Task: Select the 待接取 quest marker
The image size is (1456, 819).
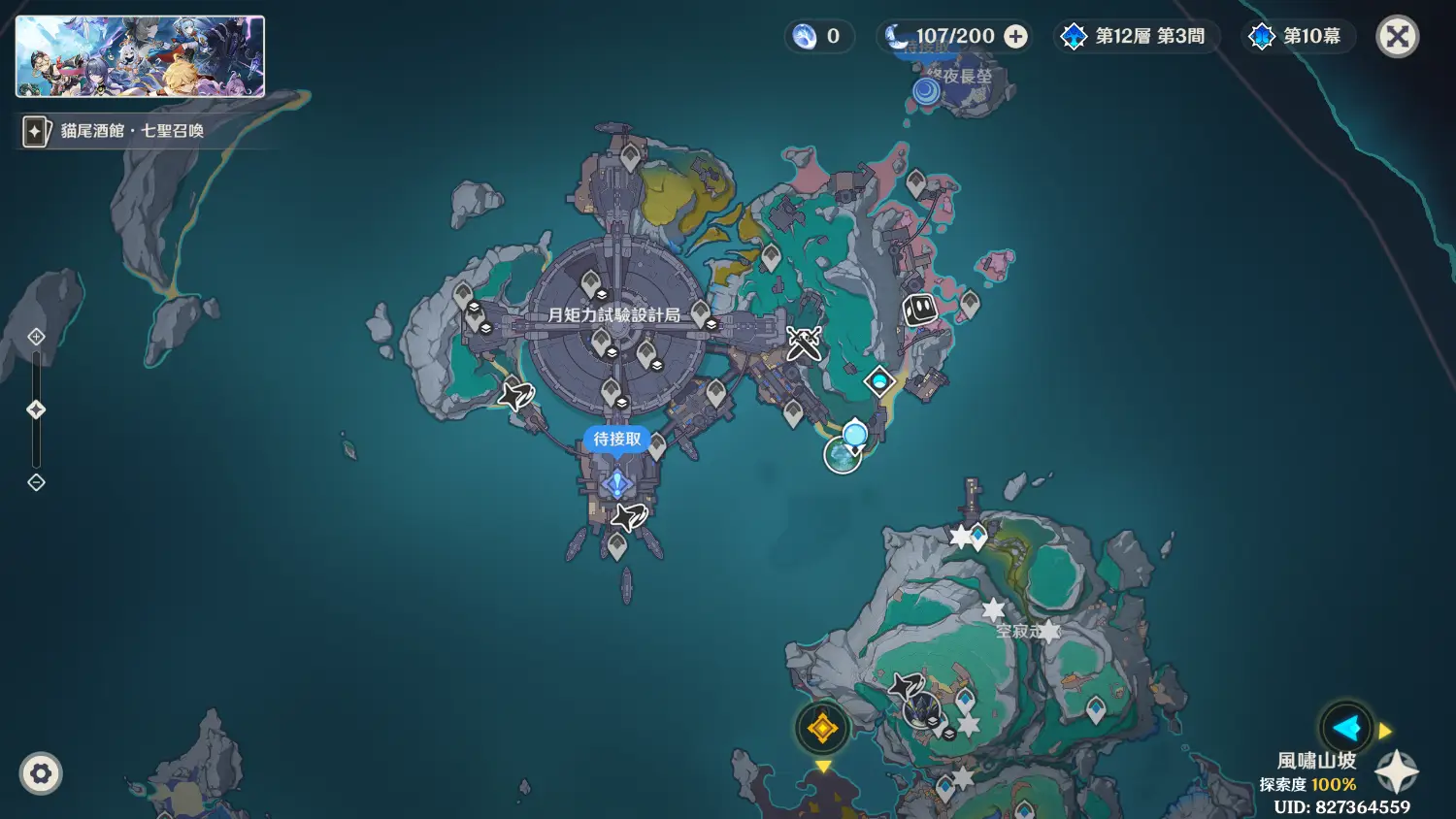Action: point(617,440)
